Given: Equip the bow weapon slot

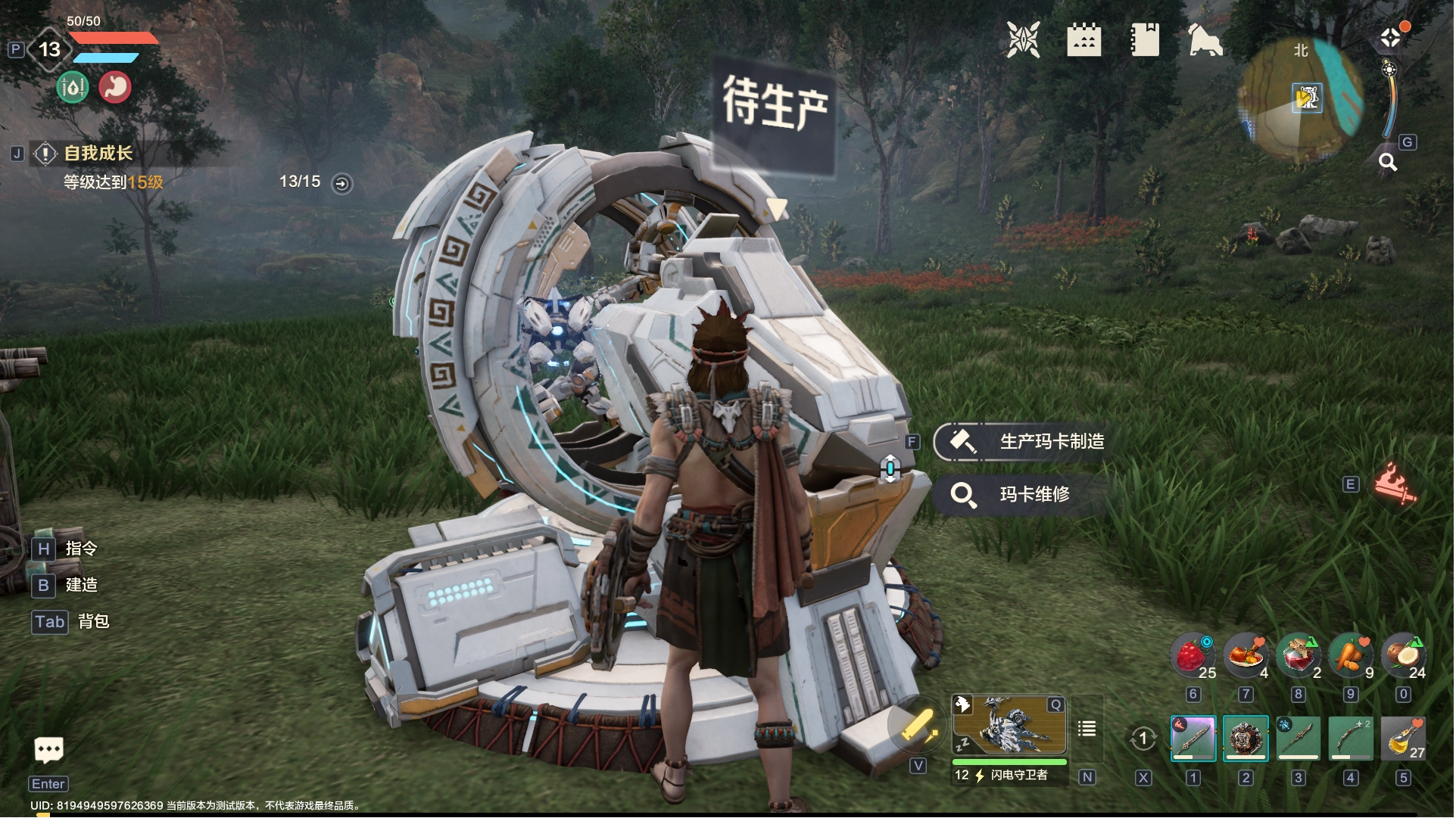Looking at the screenshot, I should (1351, 738).
